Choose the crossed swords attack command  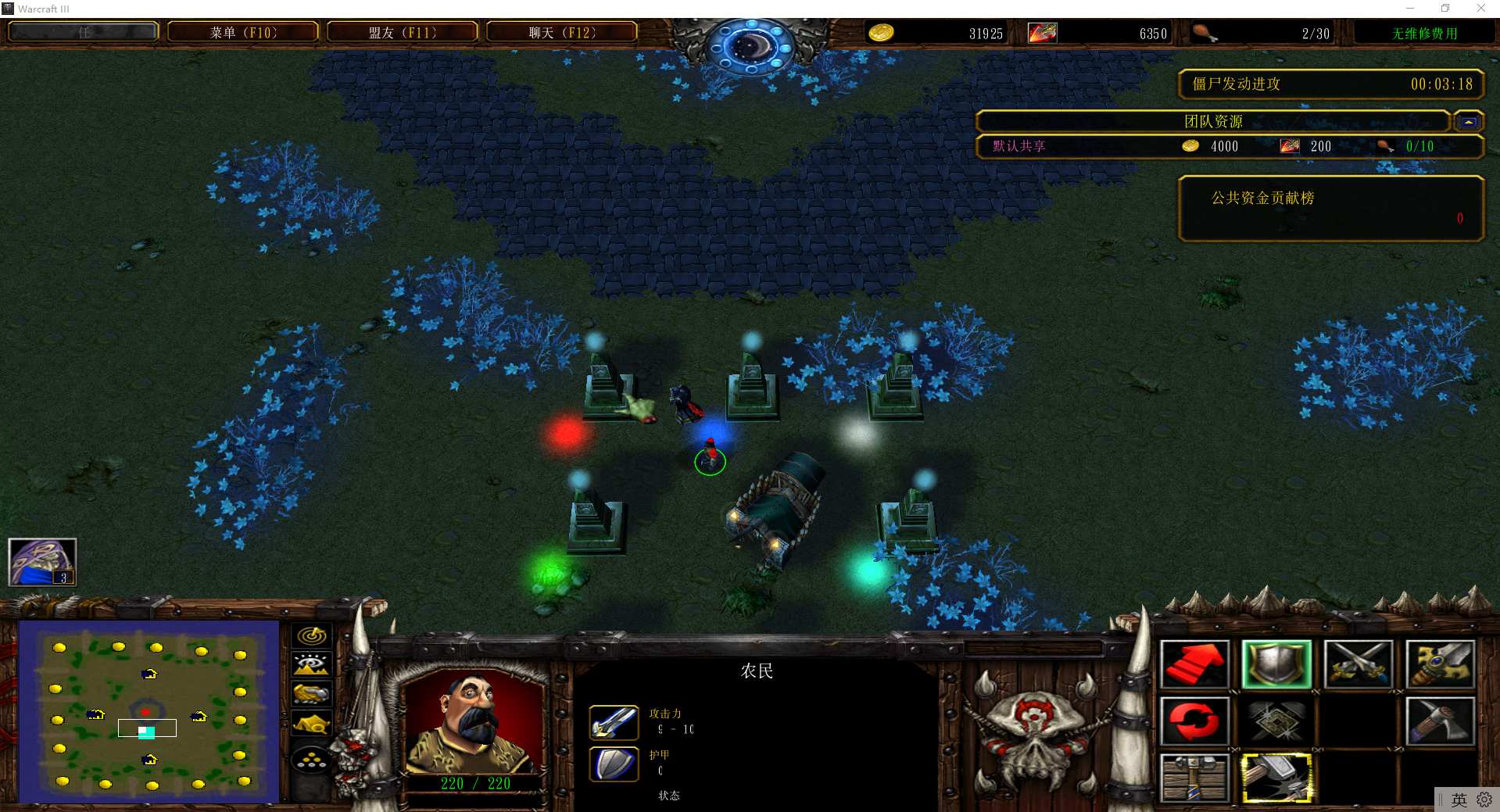(1358, 664)
